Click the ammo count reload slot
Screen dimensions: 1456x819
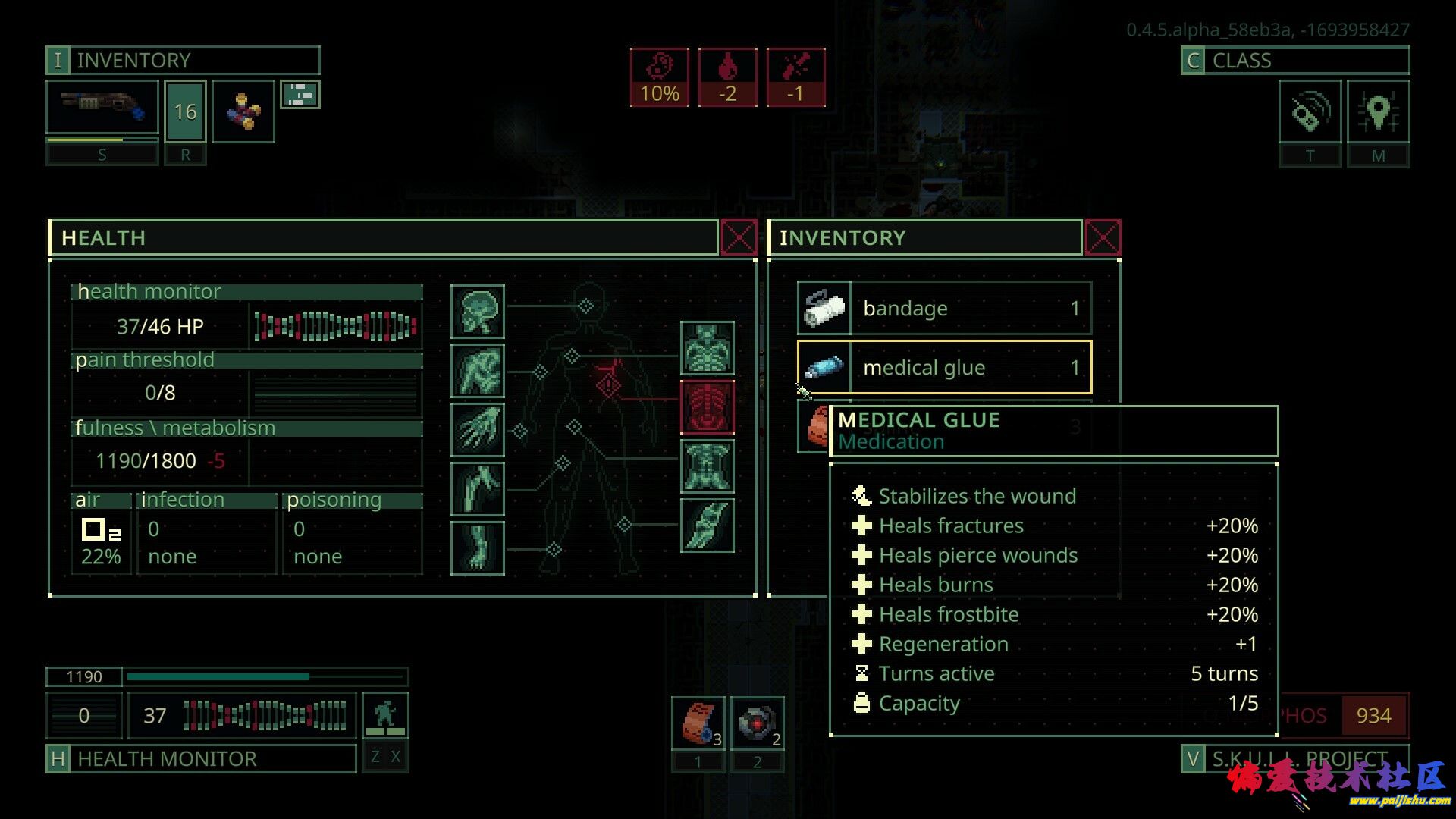(185, 112)
